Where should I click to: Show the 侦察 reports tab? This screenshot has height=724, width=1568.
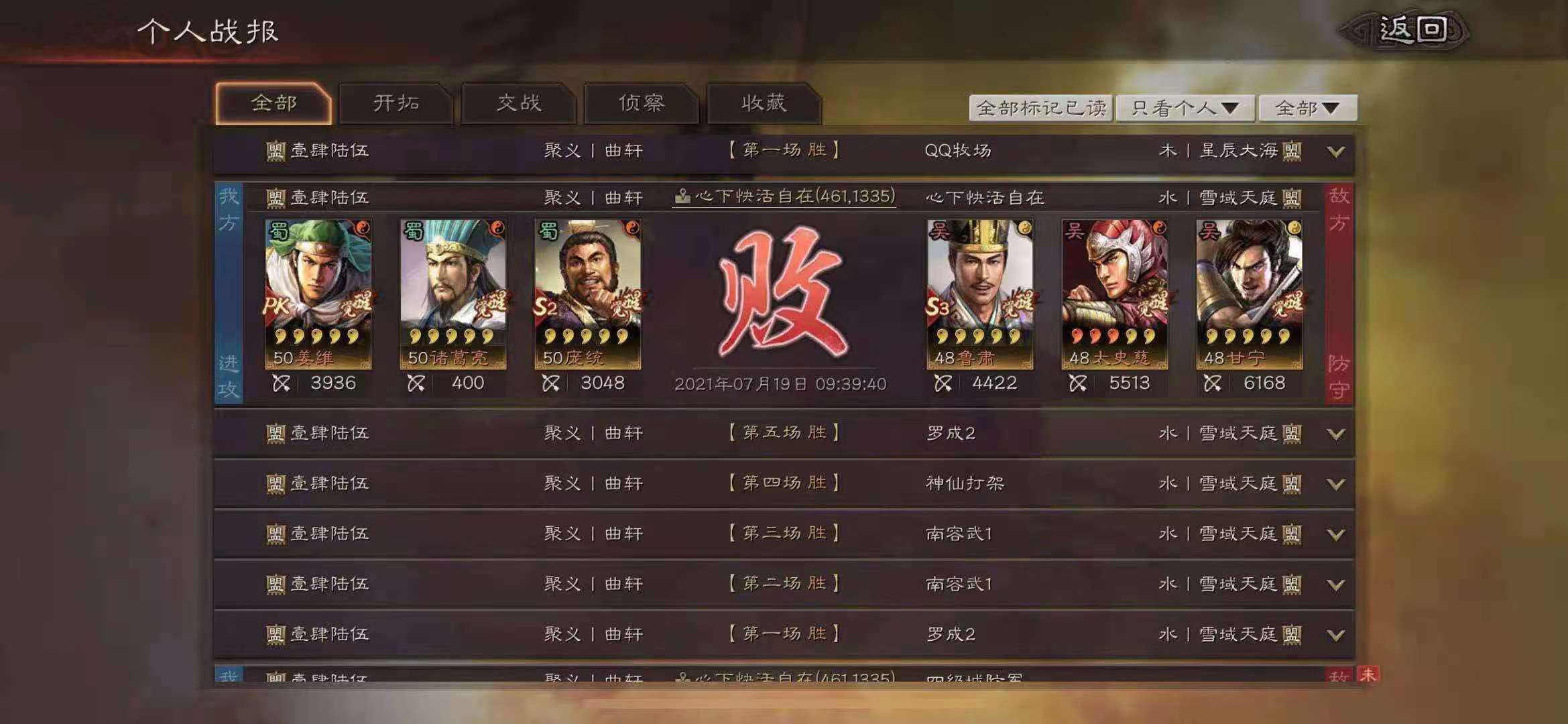tap(642, 103)
